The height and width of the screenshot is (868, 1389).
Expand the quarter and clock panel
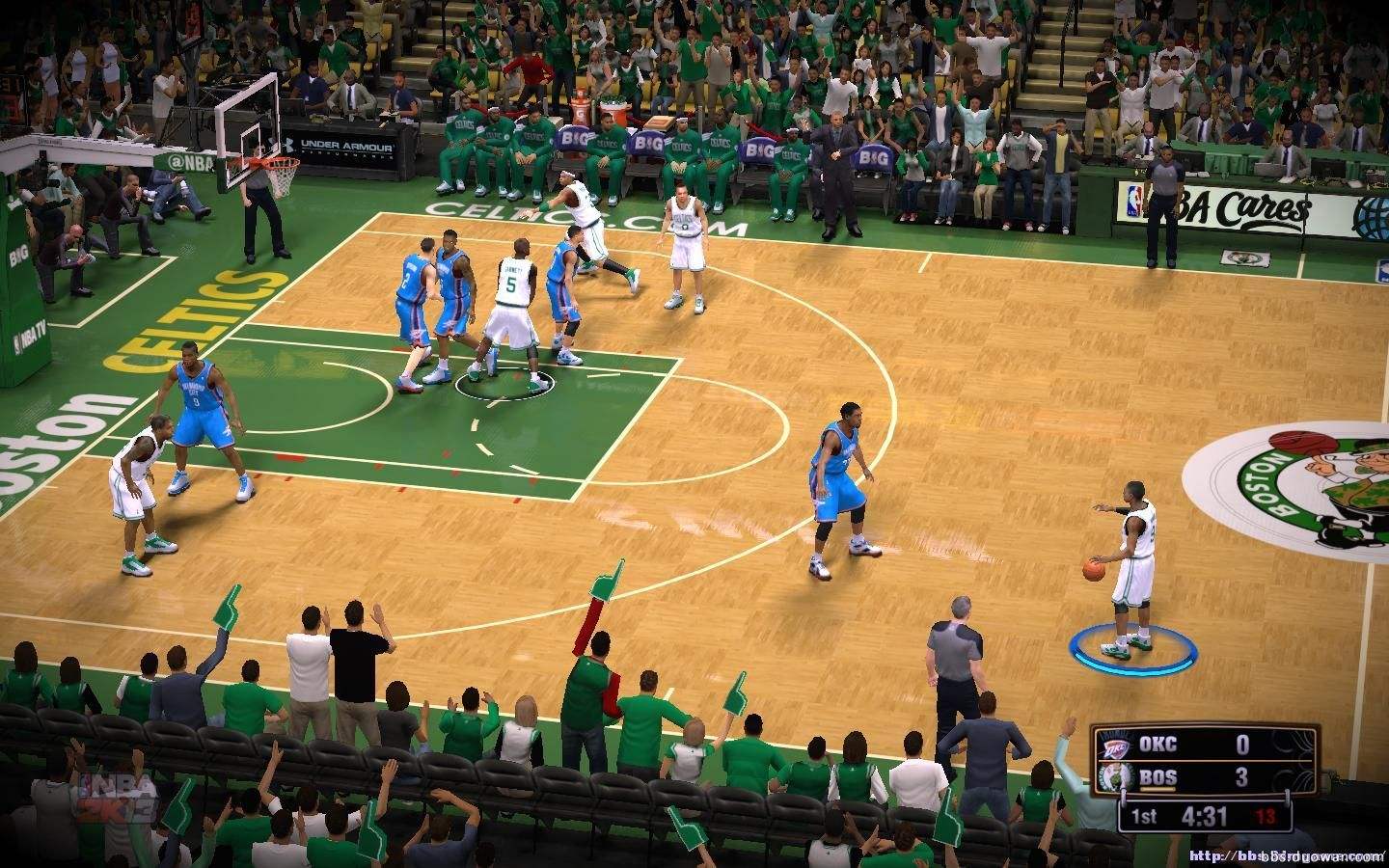1206,816
